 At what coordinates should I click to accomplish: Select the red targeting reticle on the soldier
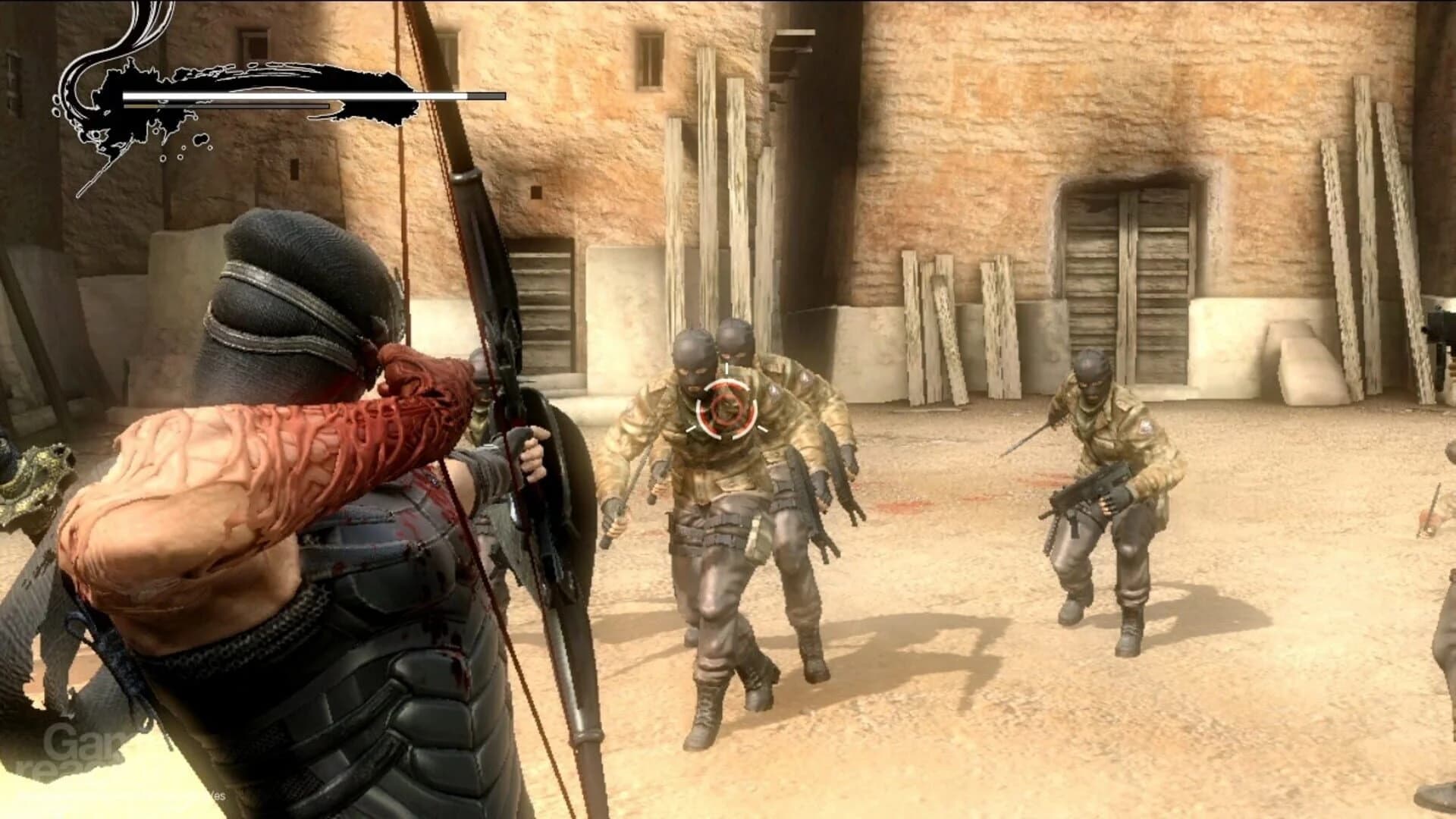(726, 409)
